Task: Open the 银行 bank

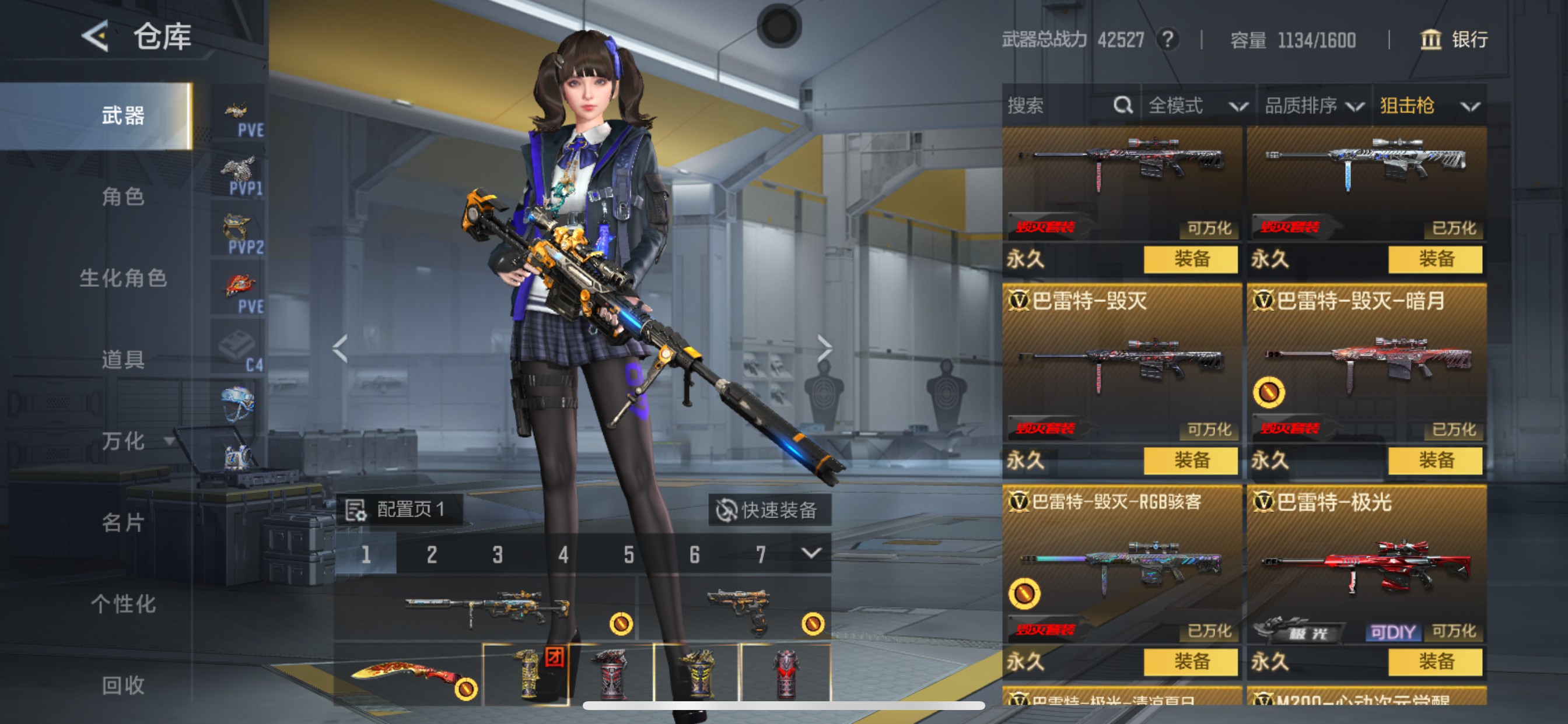Action: (1454, 40)
